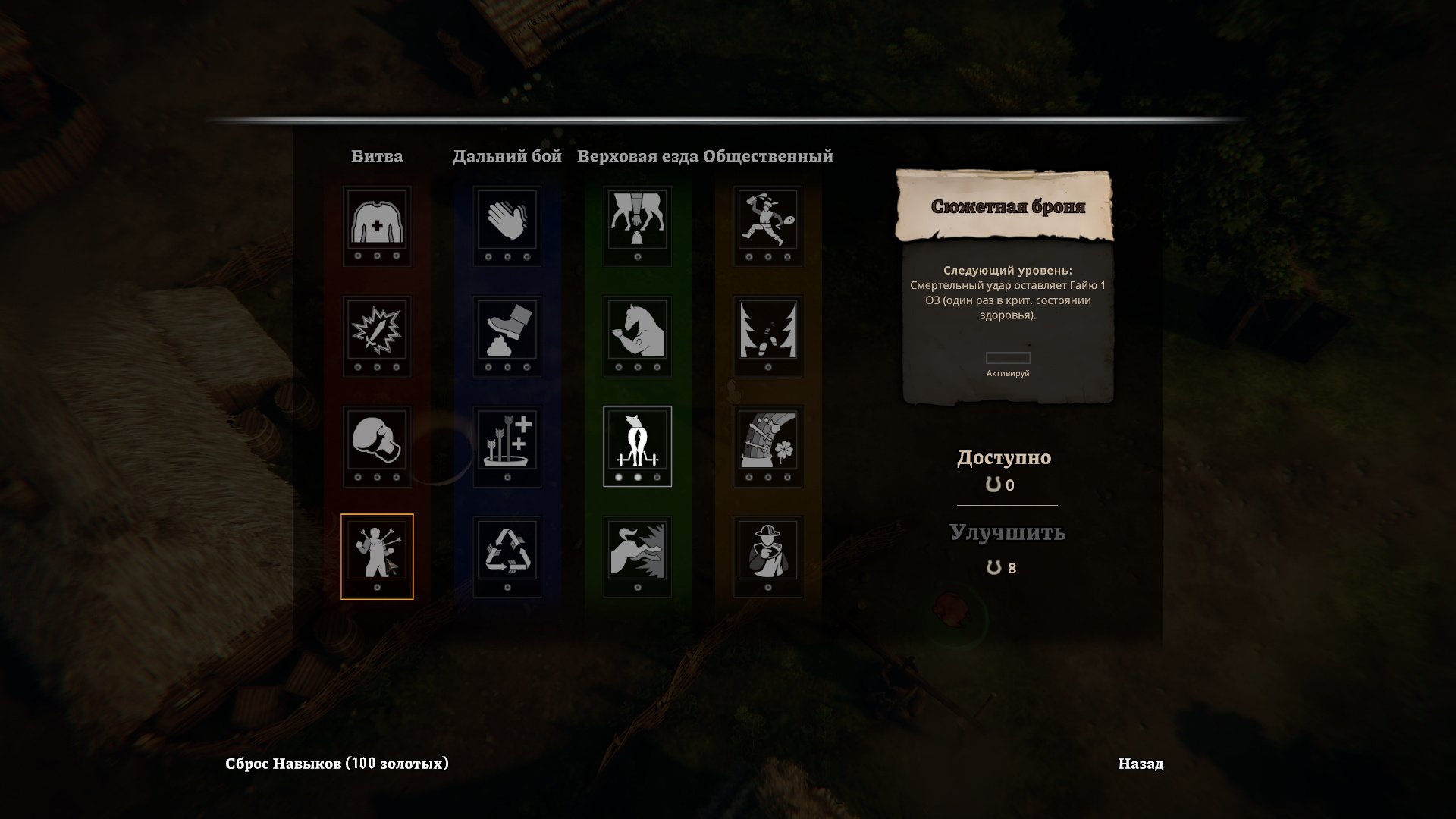Screen dimensions: 1456x819
Task: Select the padded armor skill icon
Action: pyautogui.click(x=377, y=221)
